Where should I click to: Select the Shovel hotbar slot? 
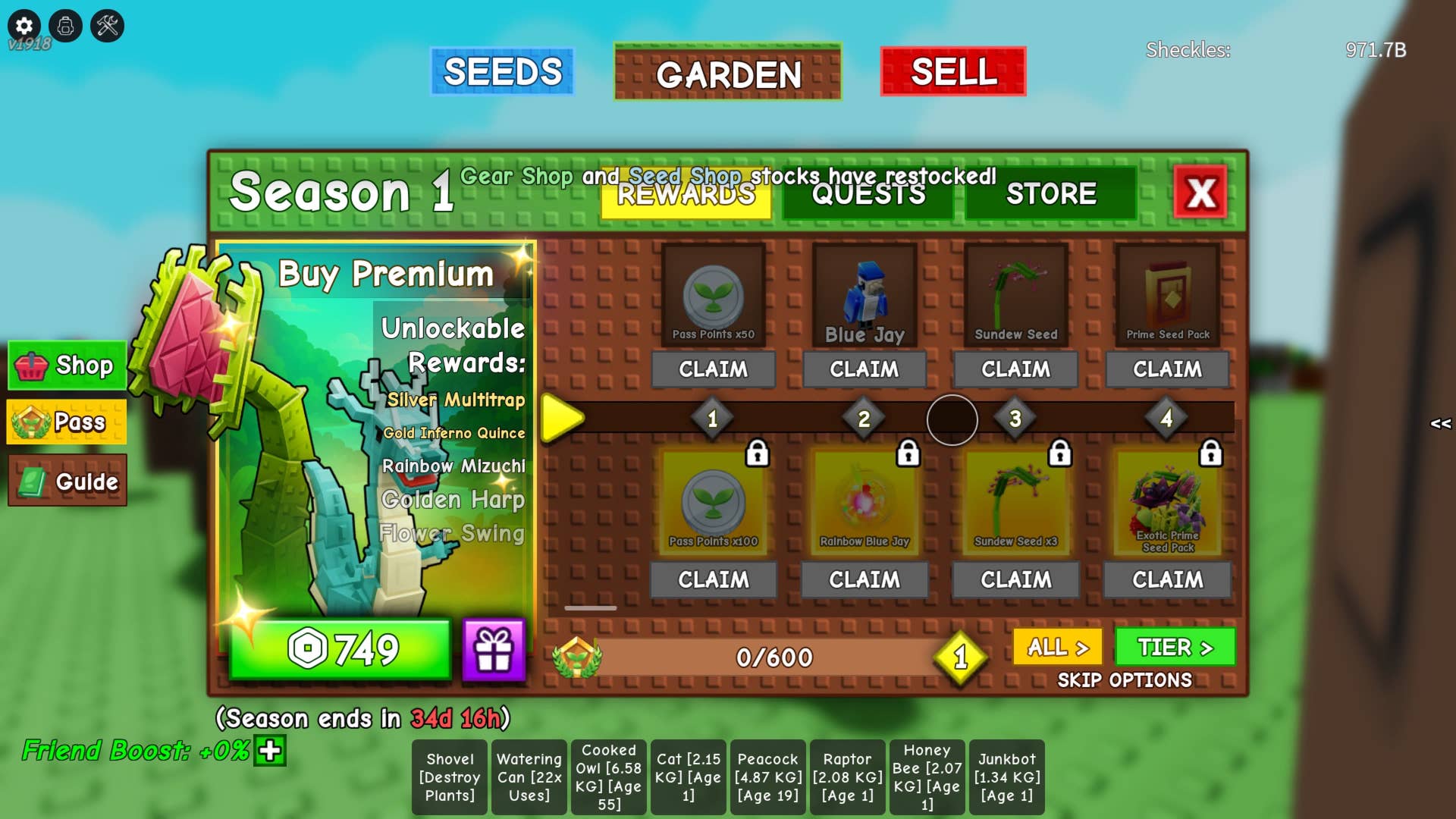450,777
